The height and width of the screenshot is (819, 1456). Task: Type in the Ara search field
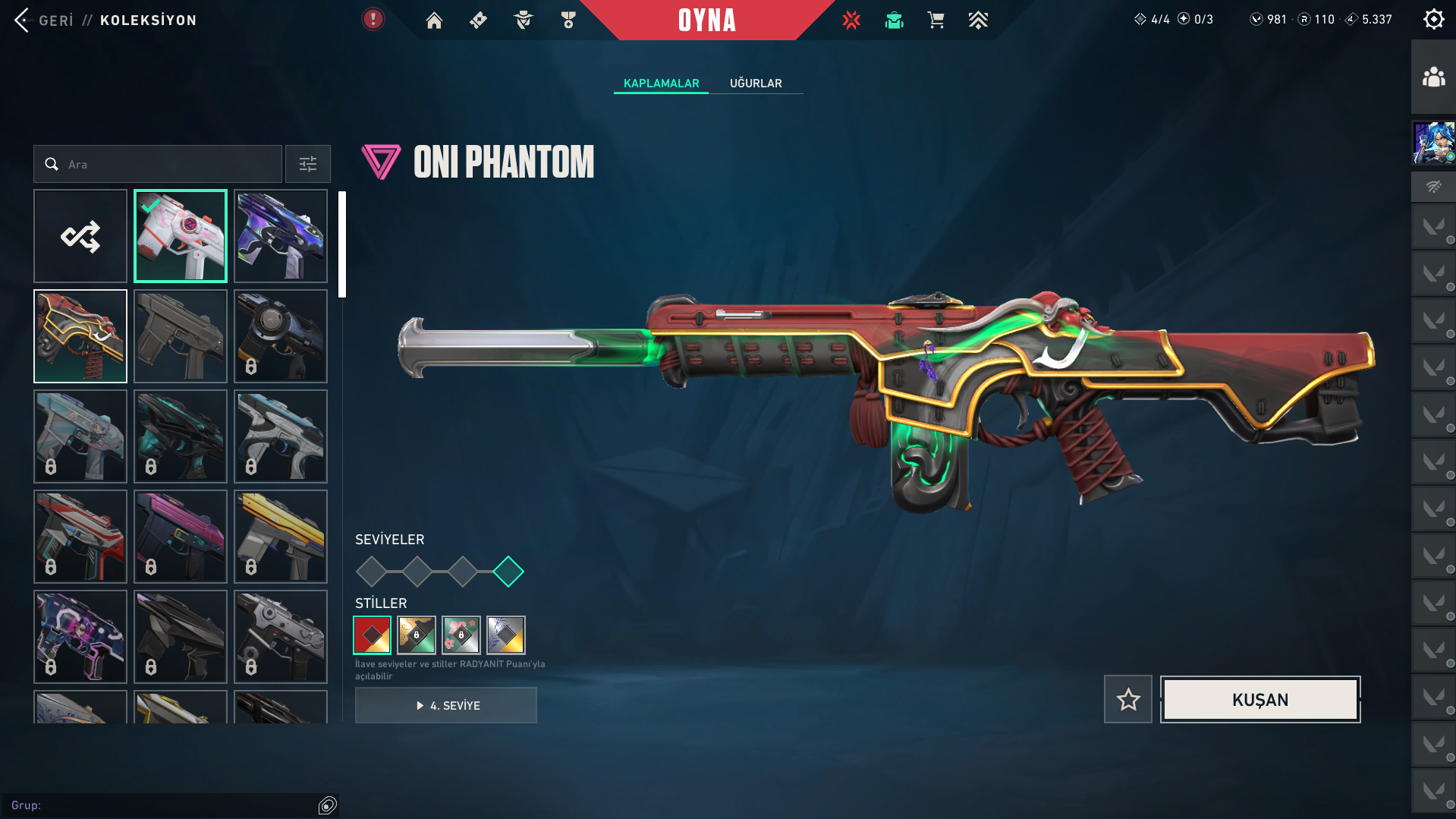click(x=167, y=164)
